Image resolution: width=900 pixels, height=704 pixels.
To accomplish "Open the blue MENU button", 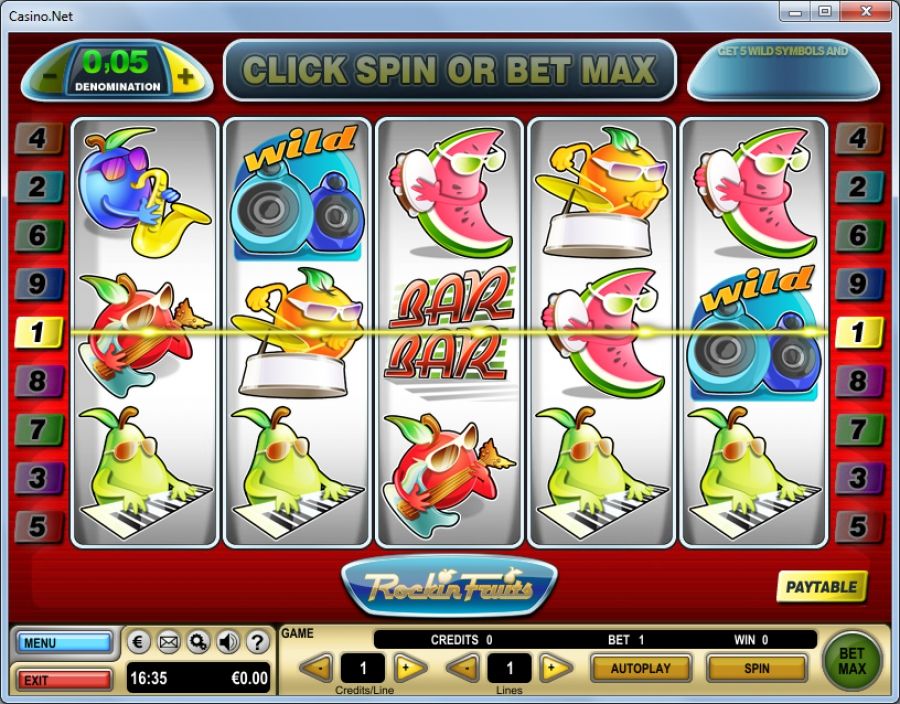I will (x=64, y=643).
